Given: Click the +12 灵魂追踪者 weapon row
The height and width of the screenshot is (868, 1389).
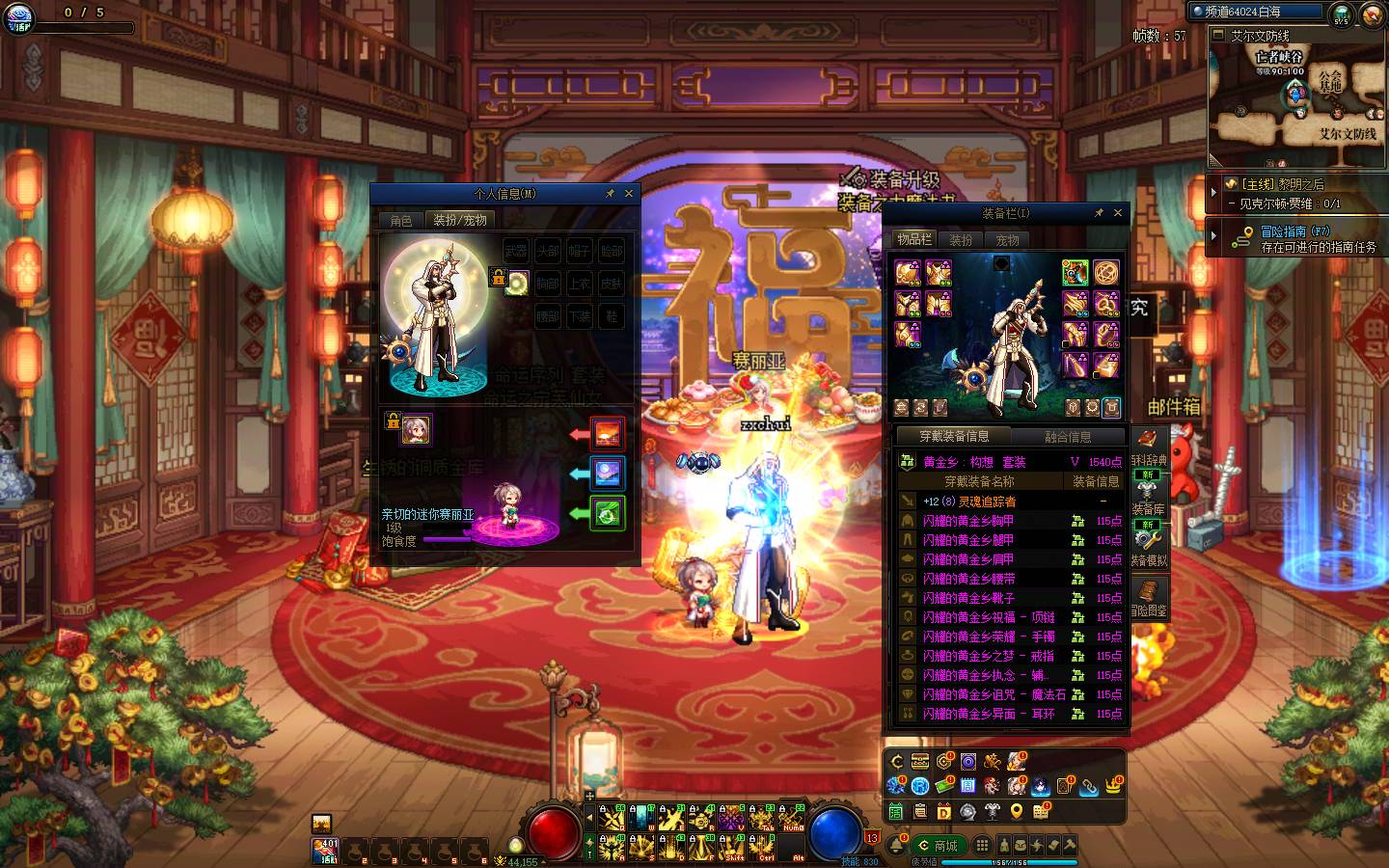Looking at the screenshot, I should pos(968,502).
